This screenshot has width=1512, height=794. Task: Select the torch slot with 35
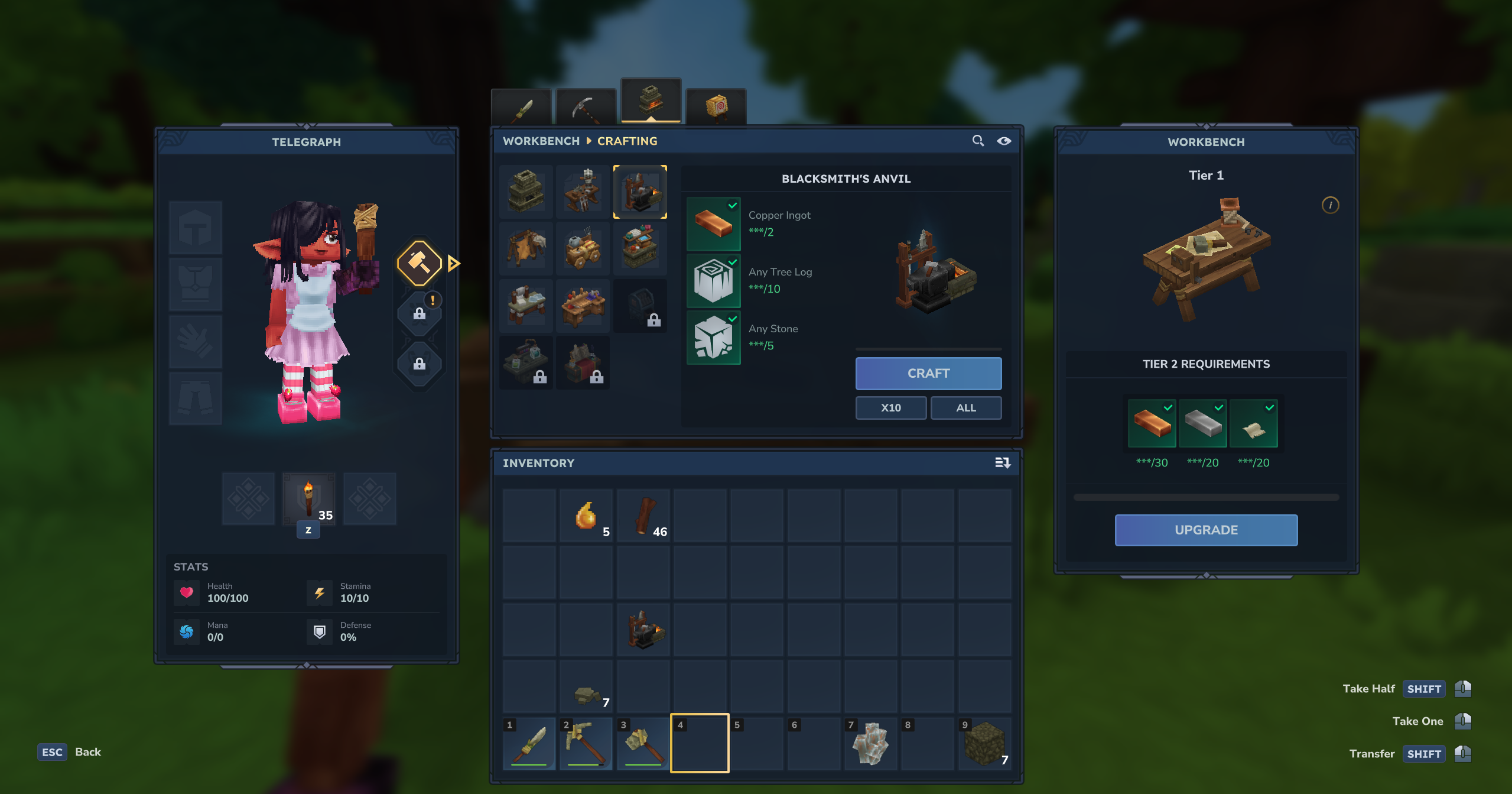coord(308,498)
